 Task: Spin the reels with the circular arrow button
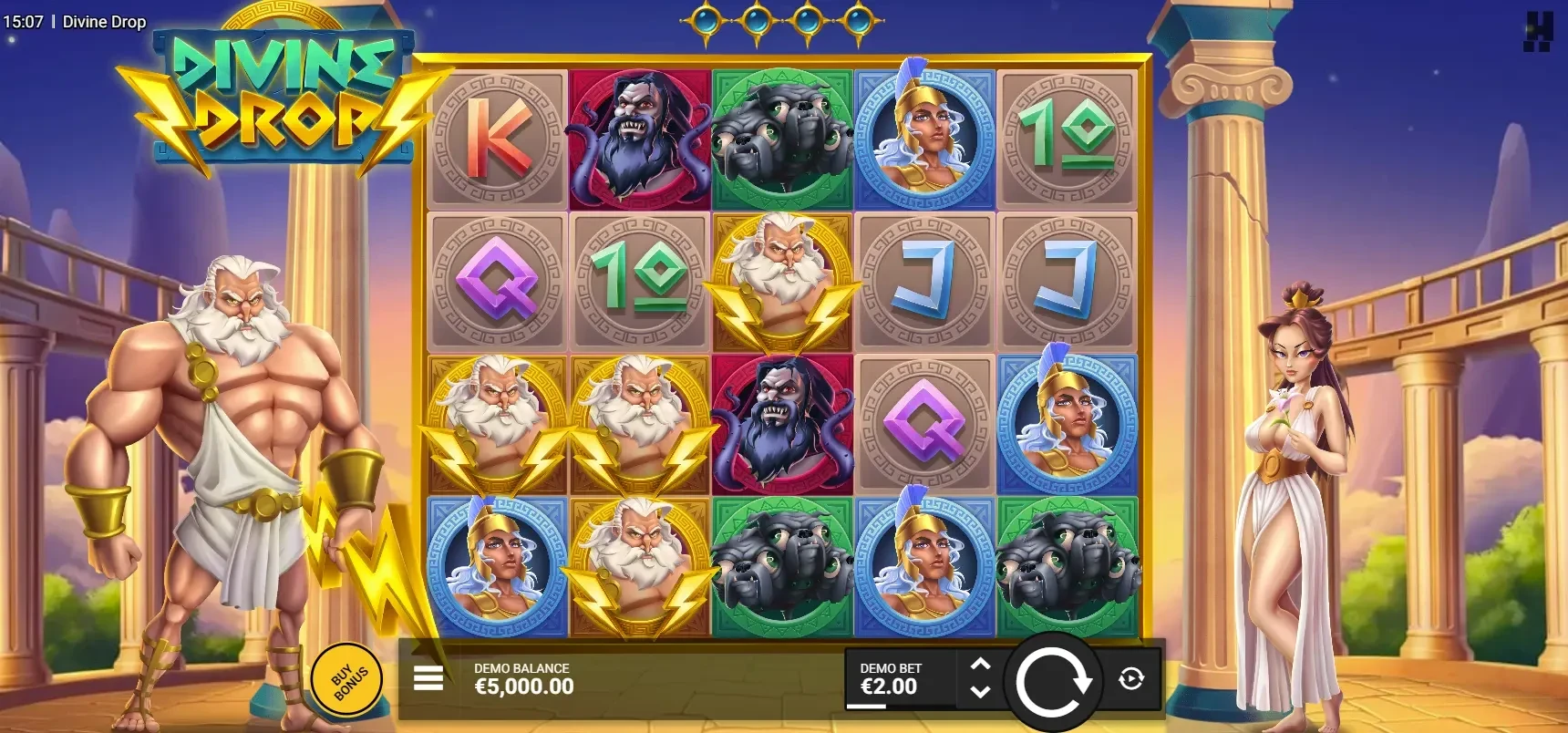tap(1053, 681)
